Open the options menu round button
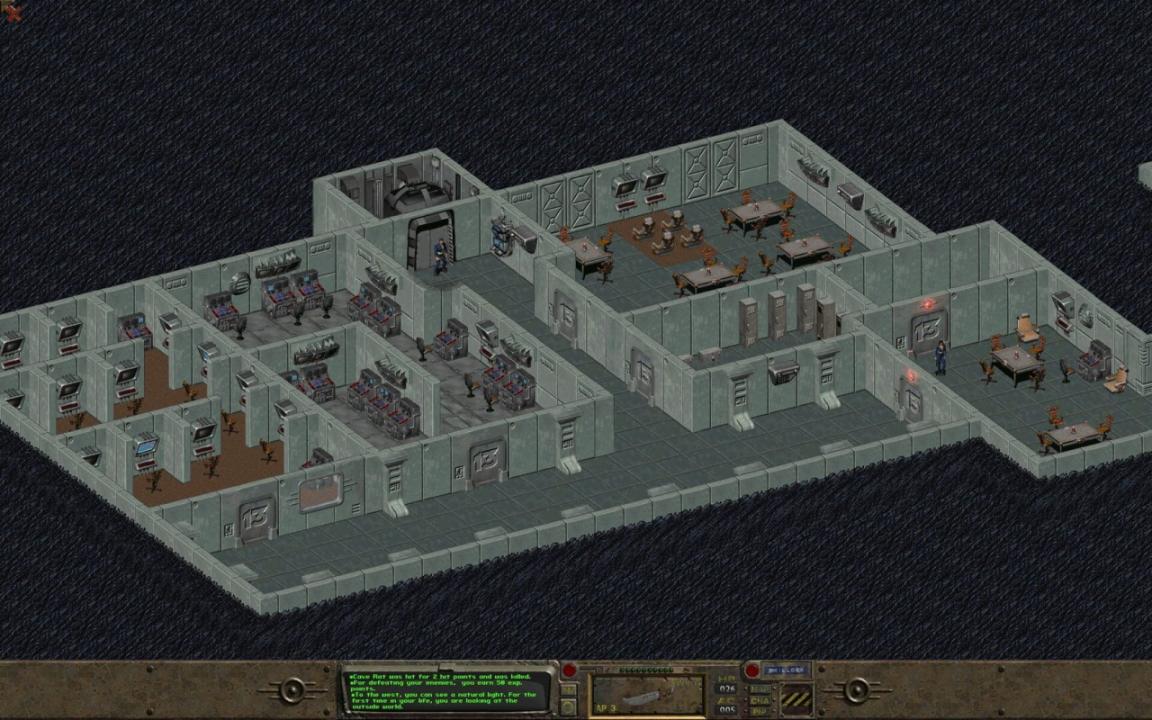The height and width of the screenshot is (720, 1152). pyautogui.click(x=568, y=707)
